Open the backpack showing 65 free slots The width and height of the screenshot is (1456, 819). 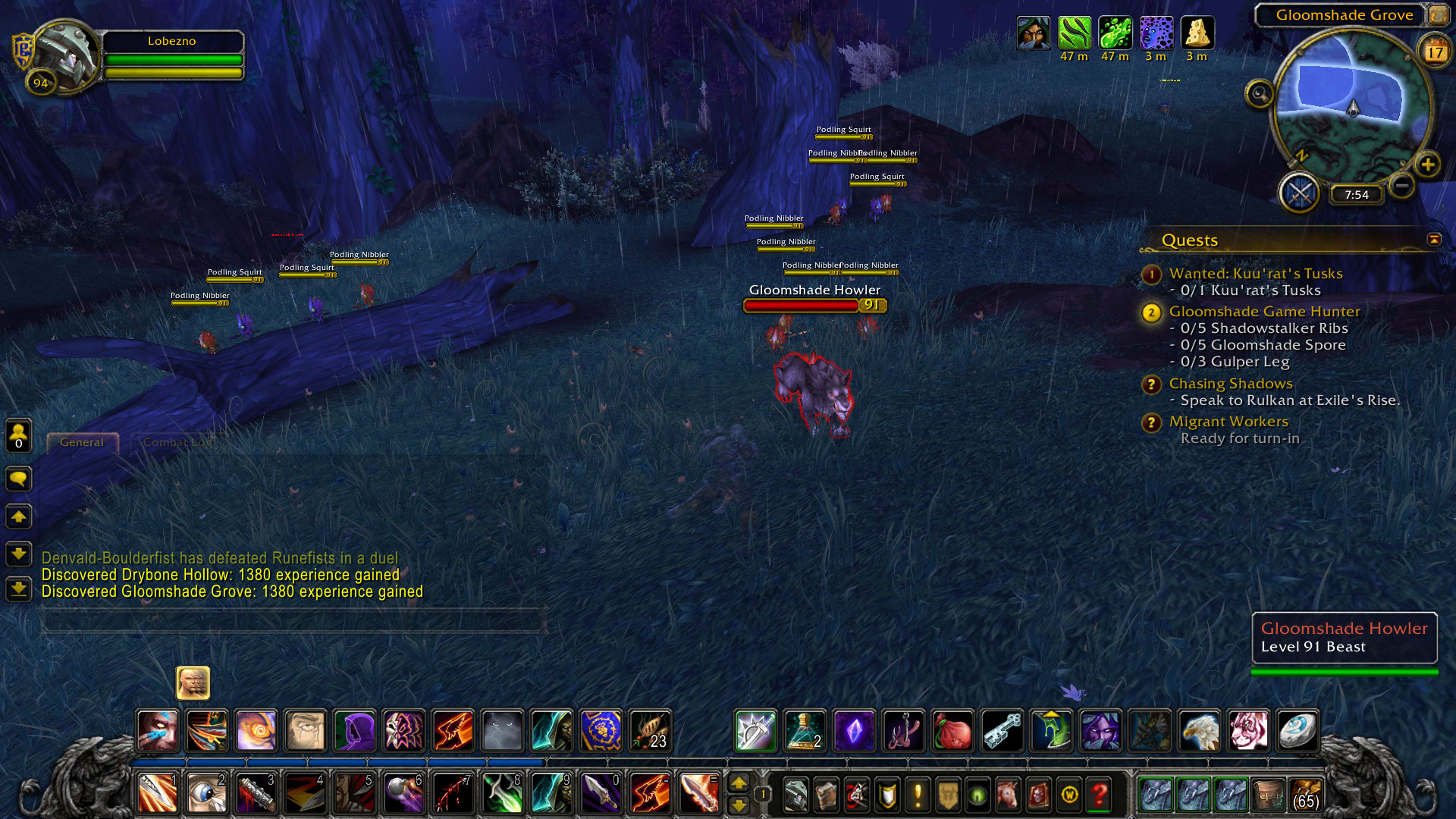pos(1305,795)
